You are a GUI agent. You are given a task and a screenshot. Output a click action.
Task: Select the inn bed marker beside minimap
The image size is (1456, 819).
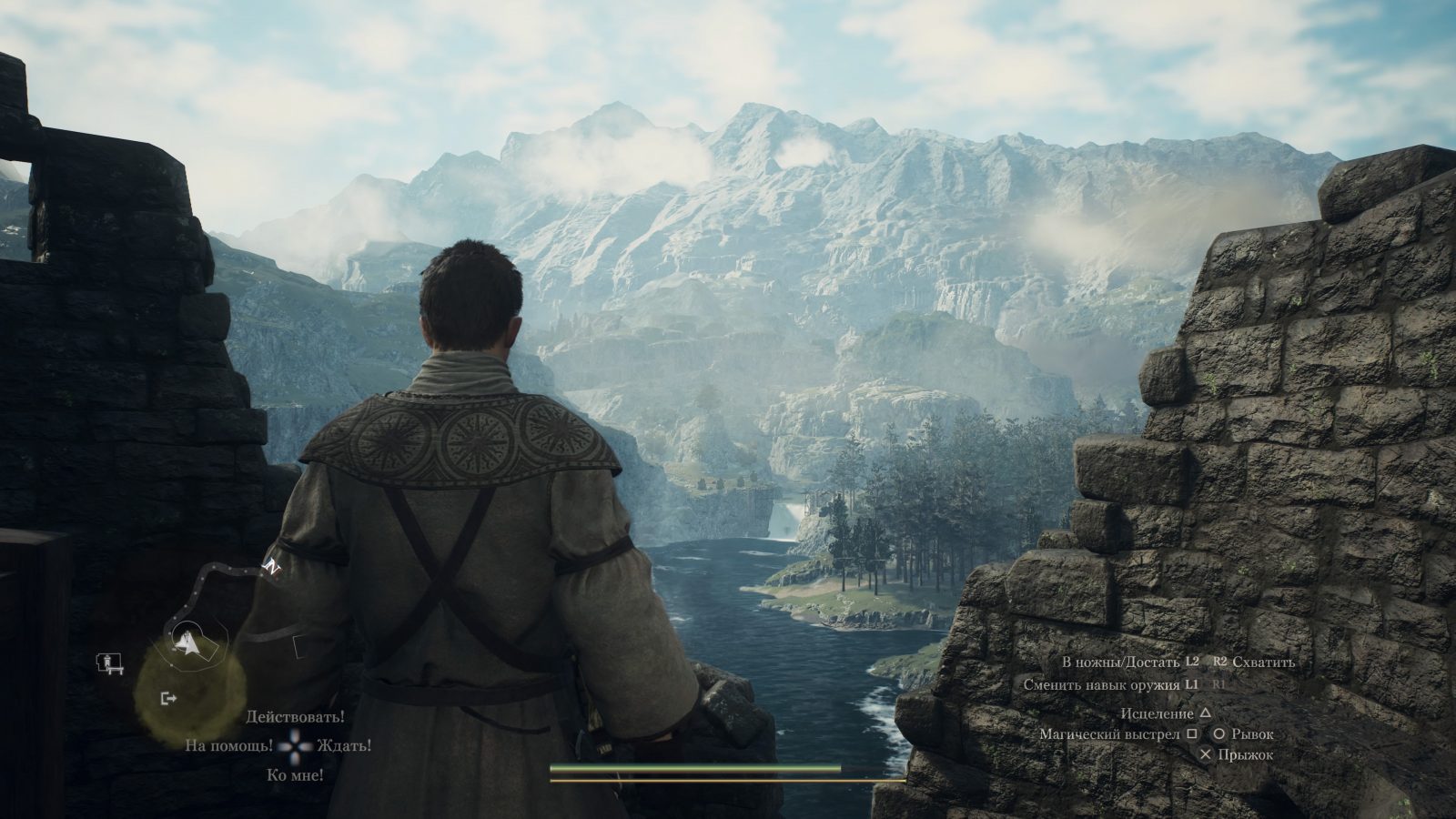107,662
